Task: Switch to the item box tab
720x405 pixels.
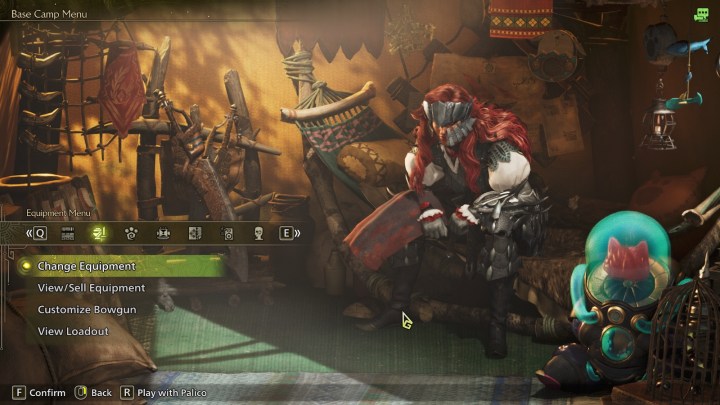Action: pyautogui.click(x=69, y=233)
